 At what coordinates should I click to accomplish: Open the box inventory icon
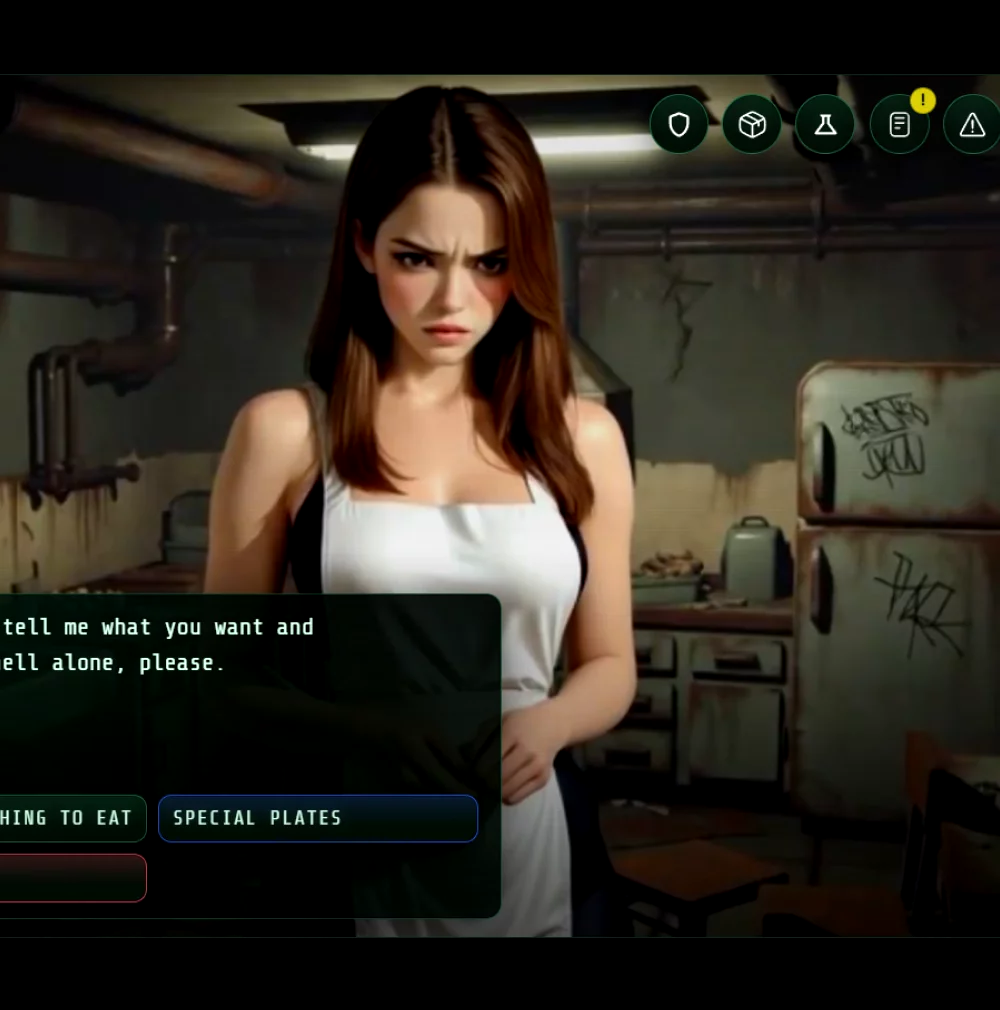coord(752,125)
